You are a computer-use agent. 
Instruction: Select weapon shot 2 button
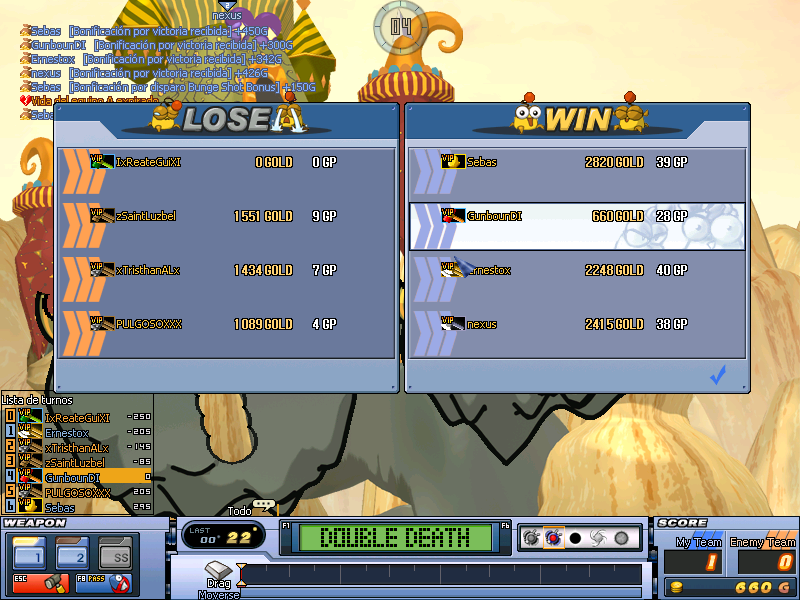coord(72,553)
